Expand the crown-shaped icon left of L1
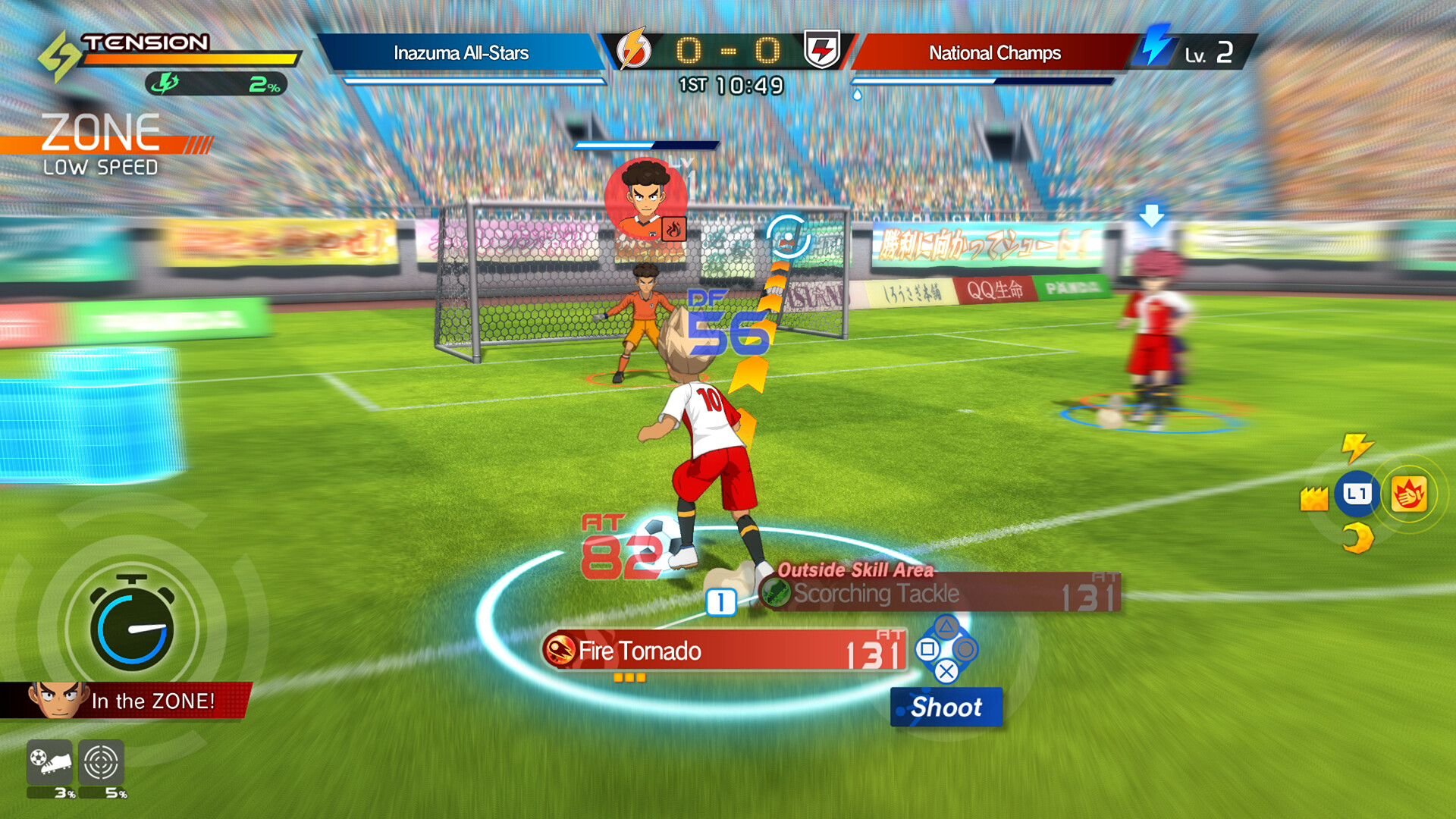 pos(1314,498)
